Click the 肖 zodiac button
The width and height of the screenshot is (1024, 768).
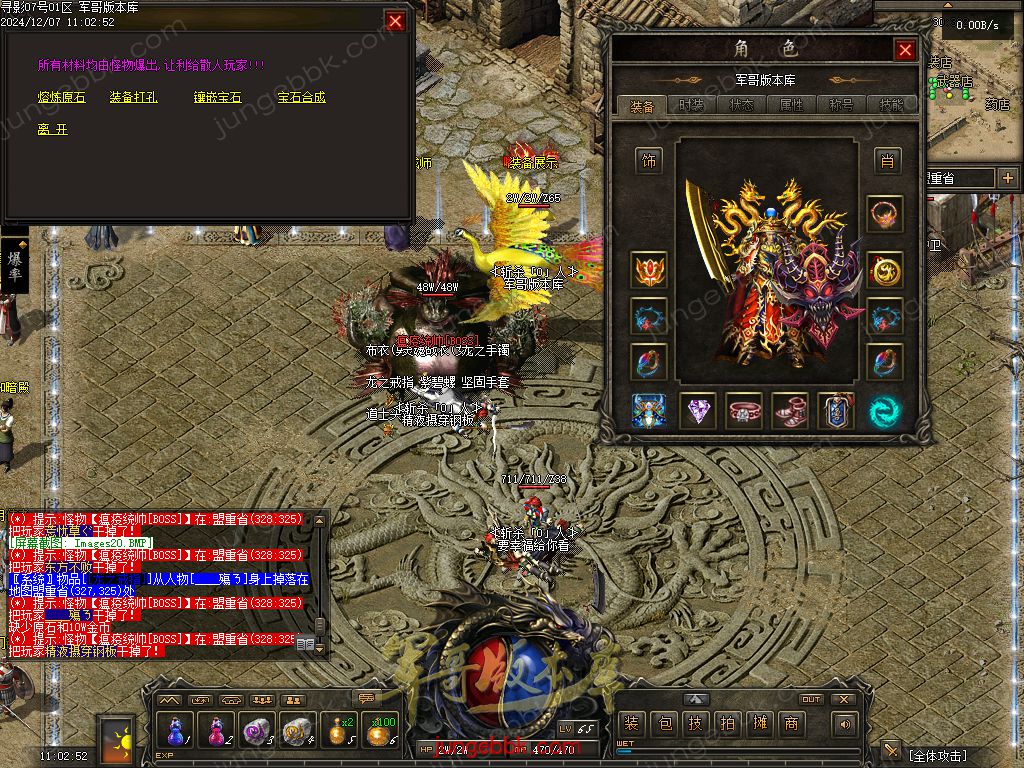tap(885, 160)
